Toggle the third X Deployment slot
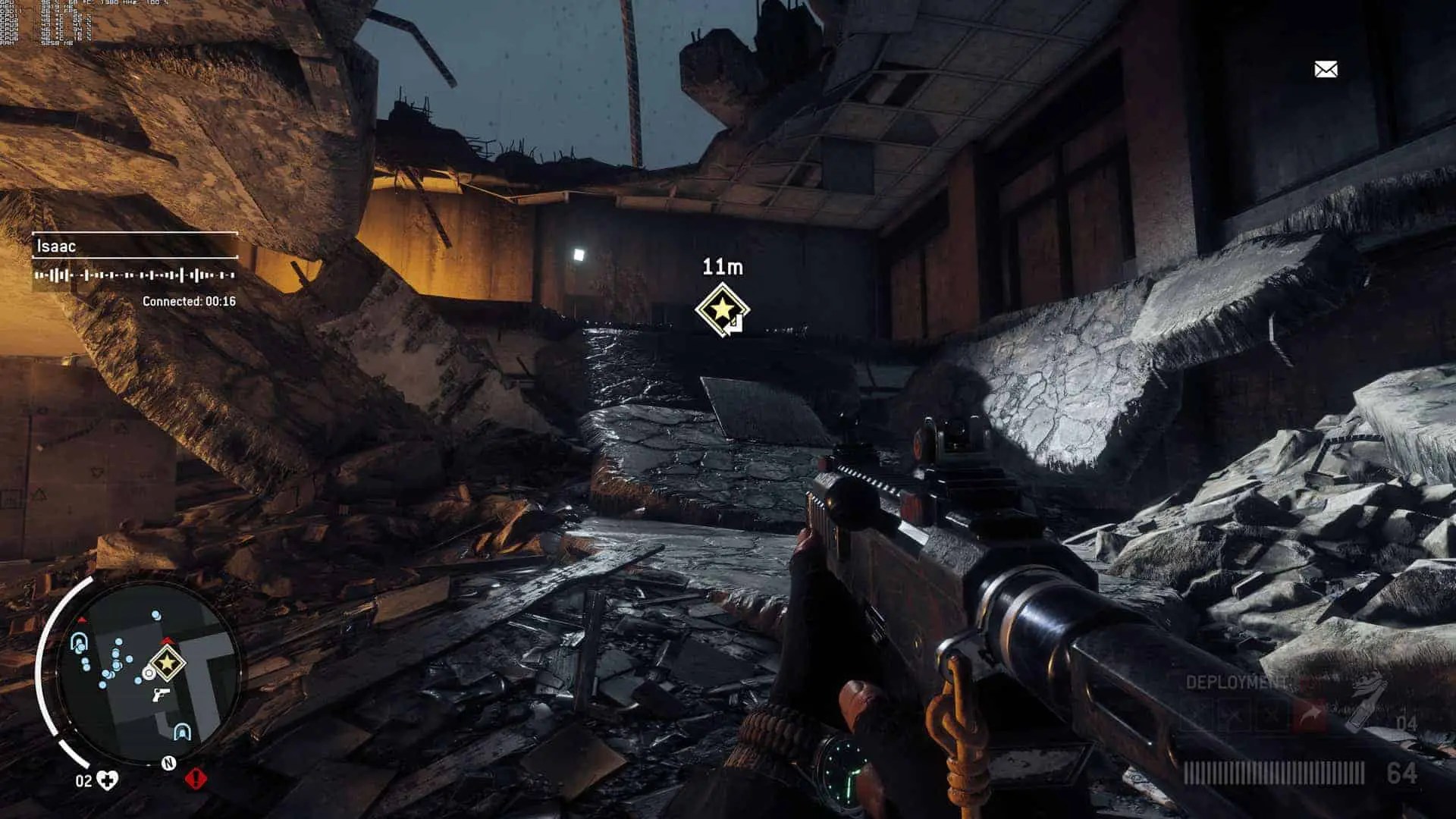1456x819 pixels. (x=1271, y=714)
